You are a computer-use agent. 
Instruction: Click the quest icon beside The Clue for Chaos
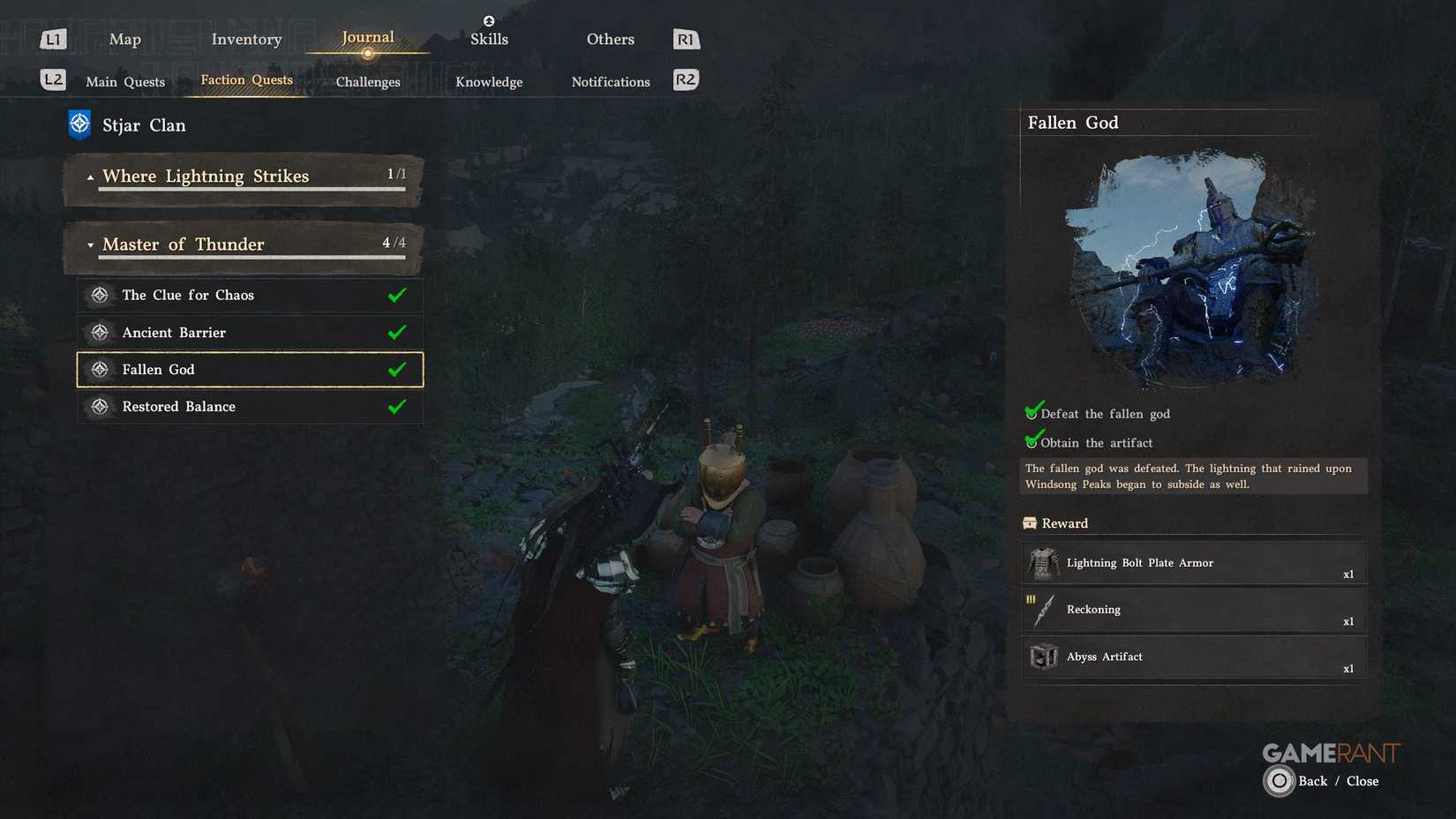(100, 295)
